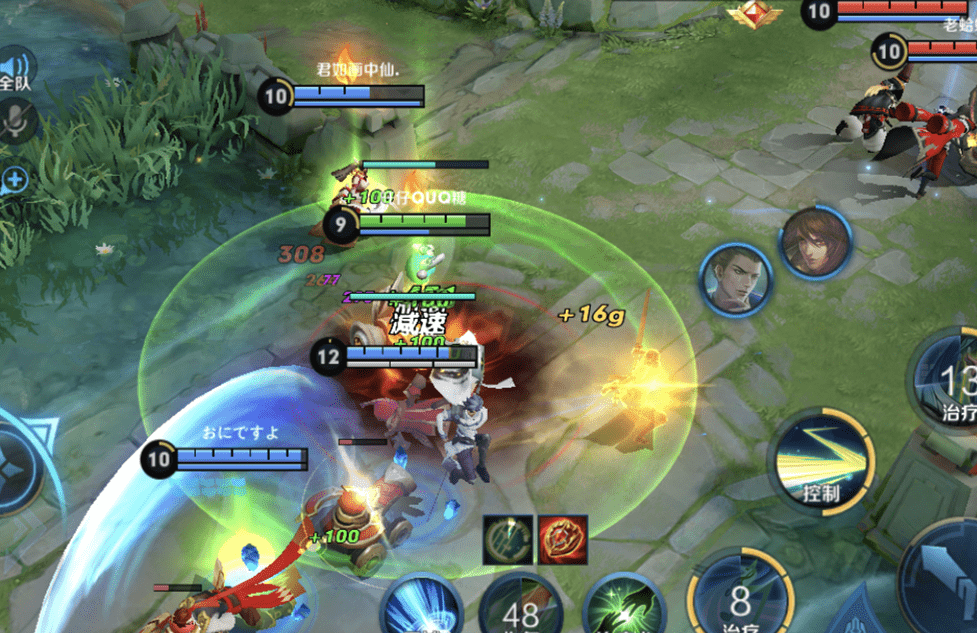977x633 pixels.
Task: Target the long brown-haired hero portrait
Action: pyautogui.click(x=815, y=243)
